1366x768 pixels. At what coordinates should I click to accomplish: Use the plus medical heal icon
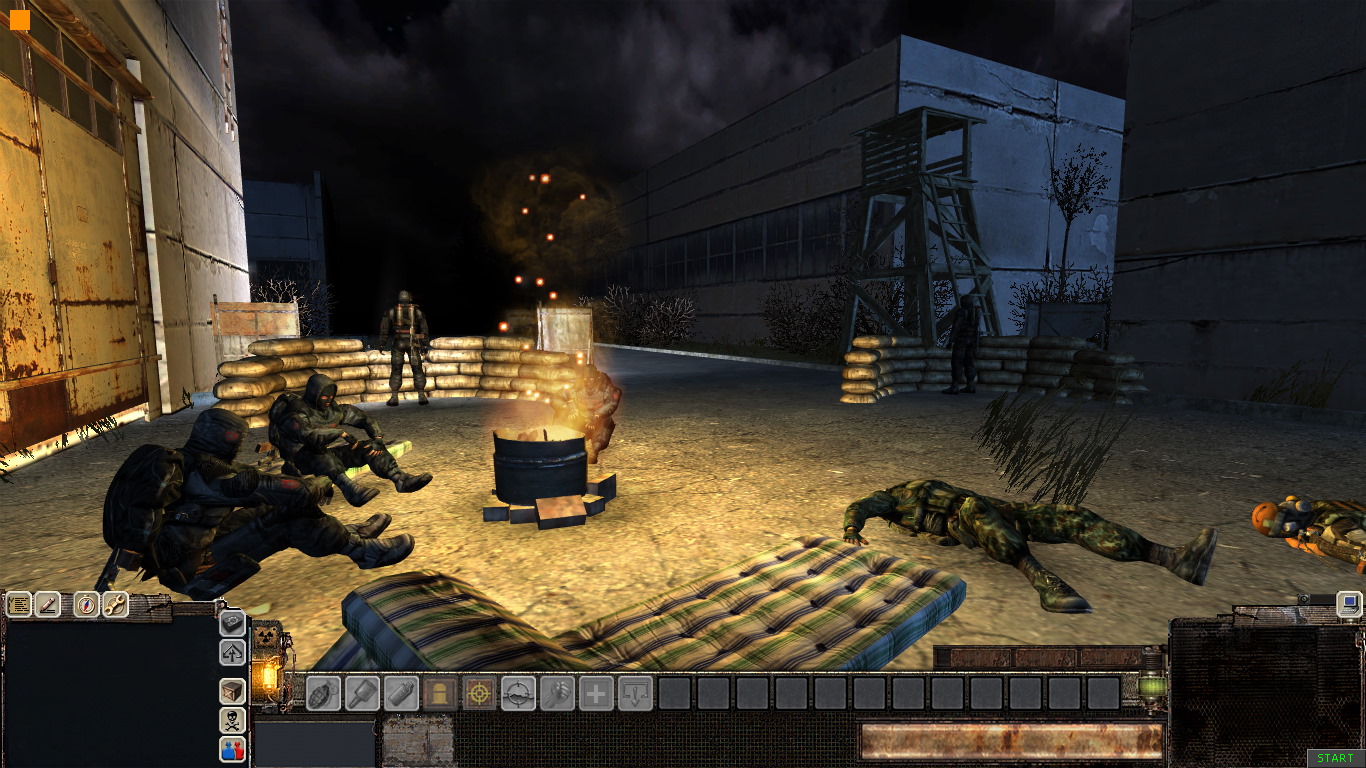pyautogui.click(x=596, y=693)
